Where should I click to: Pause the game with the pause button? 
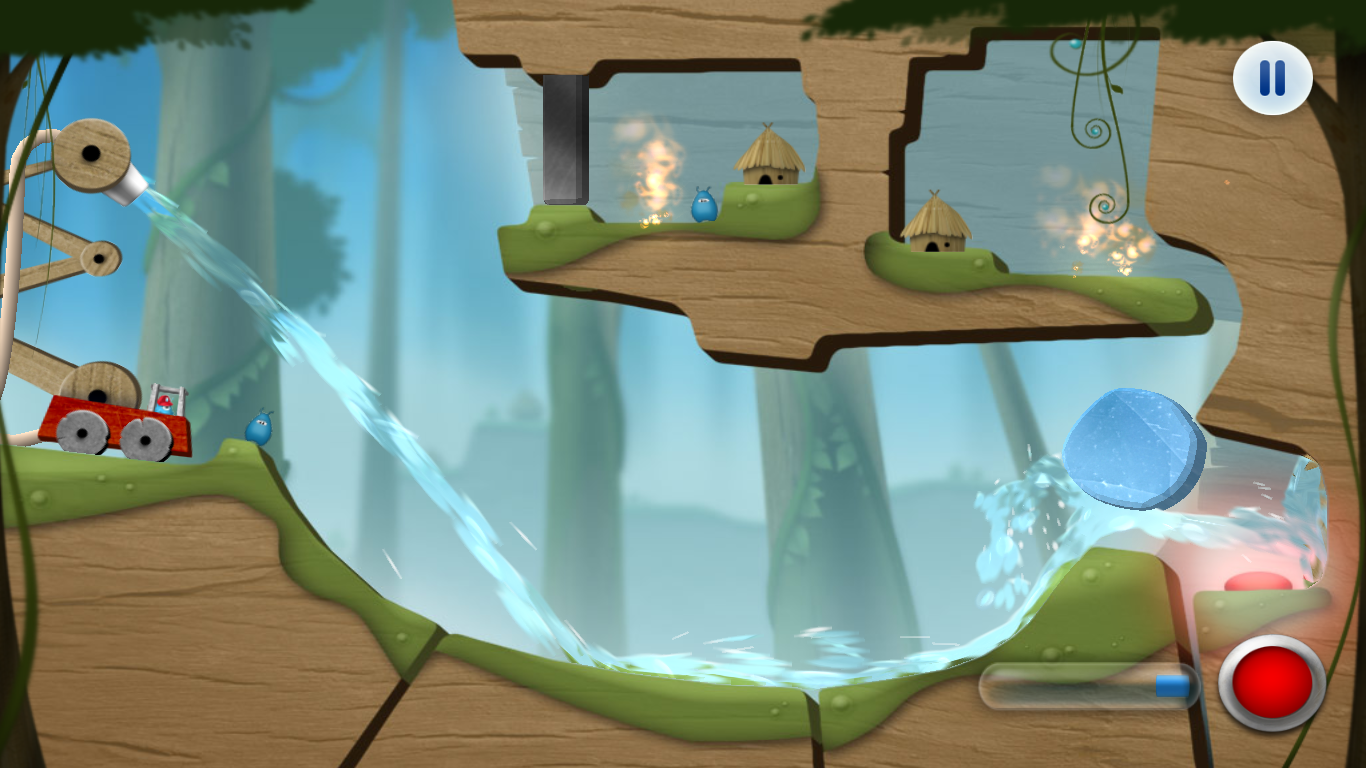coord(1272,78)
